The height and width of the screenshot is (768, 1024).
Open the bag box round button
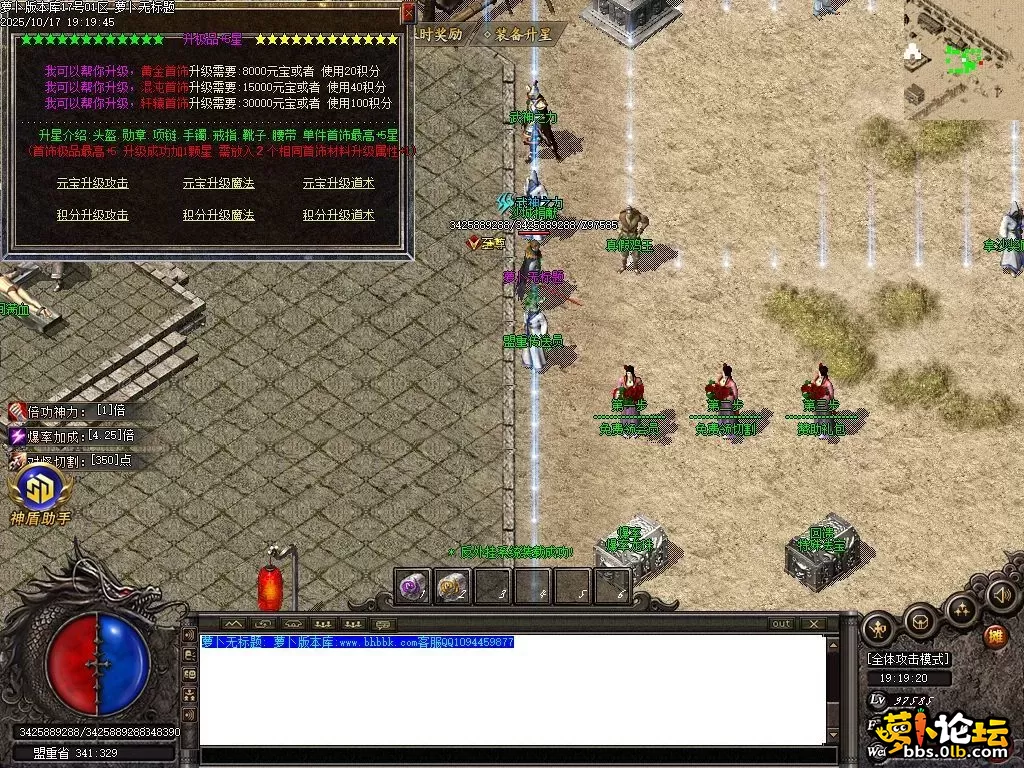[x=919, y=622]
